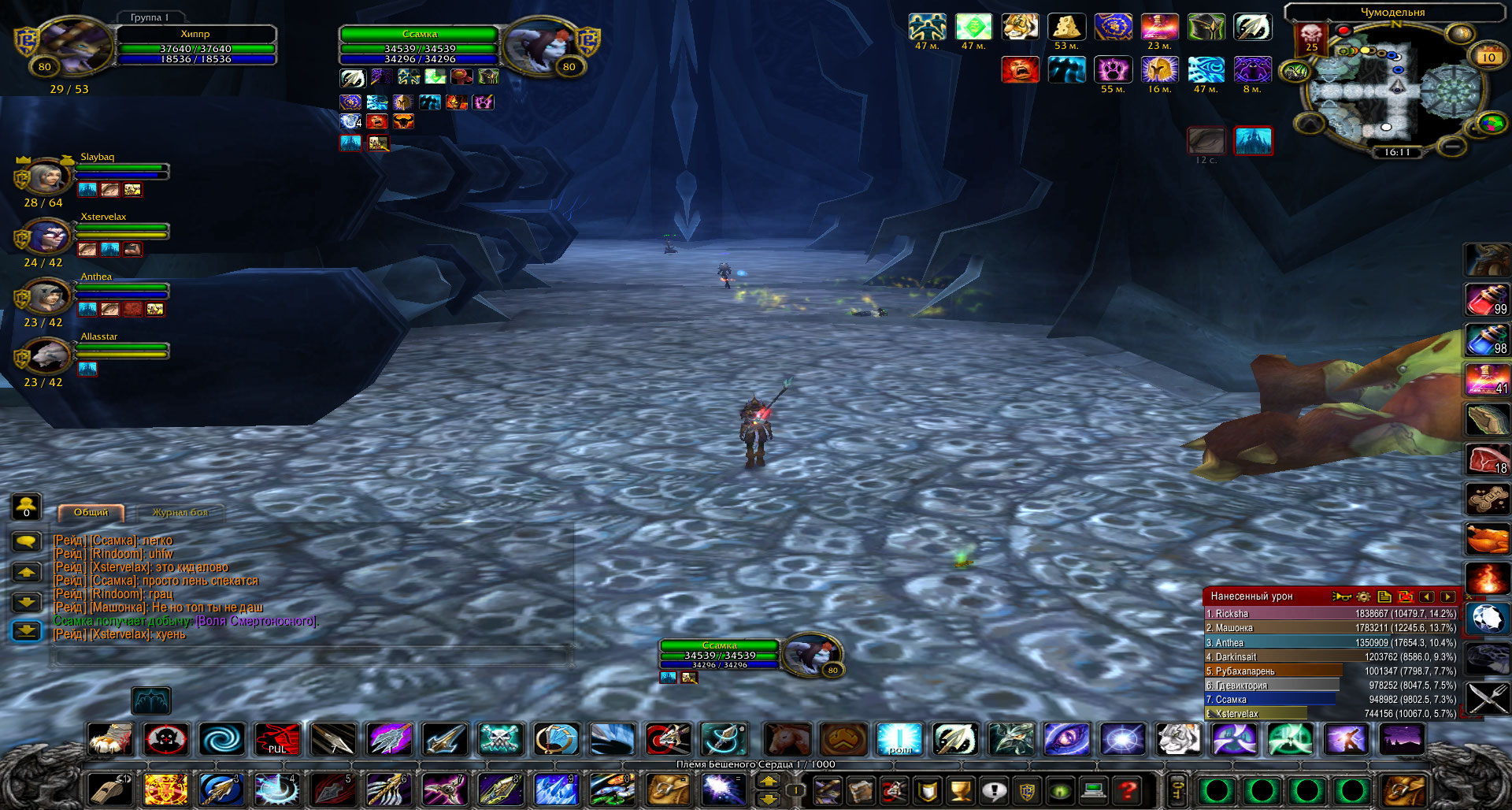
Task: Open the damage meter gear settings
Action: [1363, 596]
